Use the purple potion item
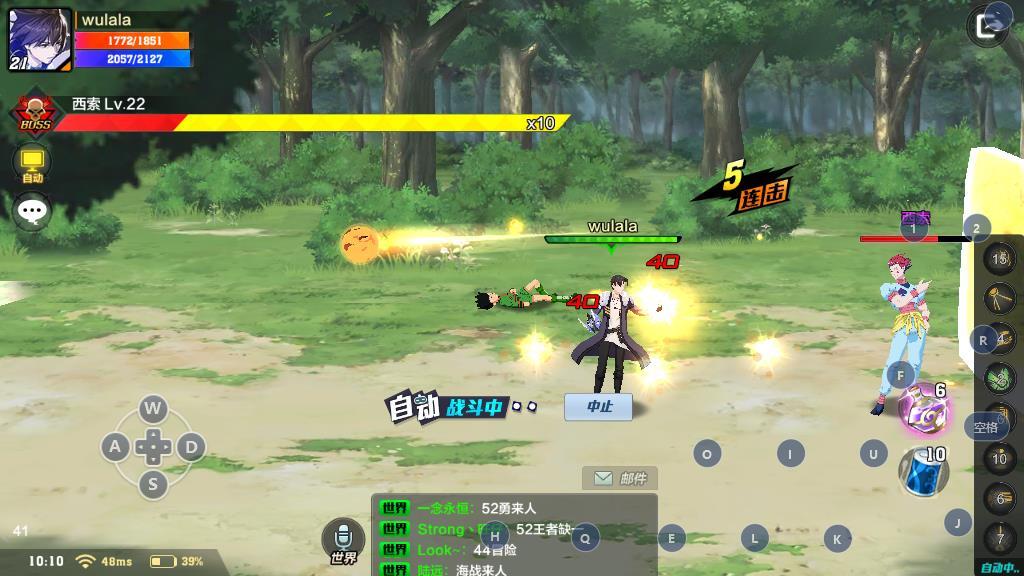 point(922,410)
